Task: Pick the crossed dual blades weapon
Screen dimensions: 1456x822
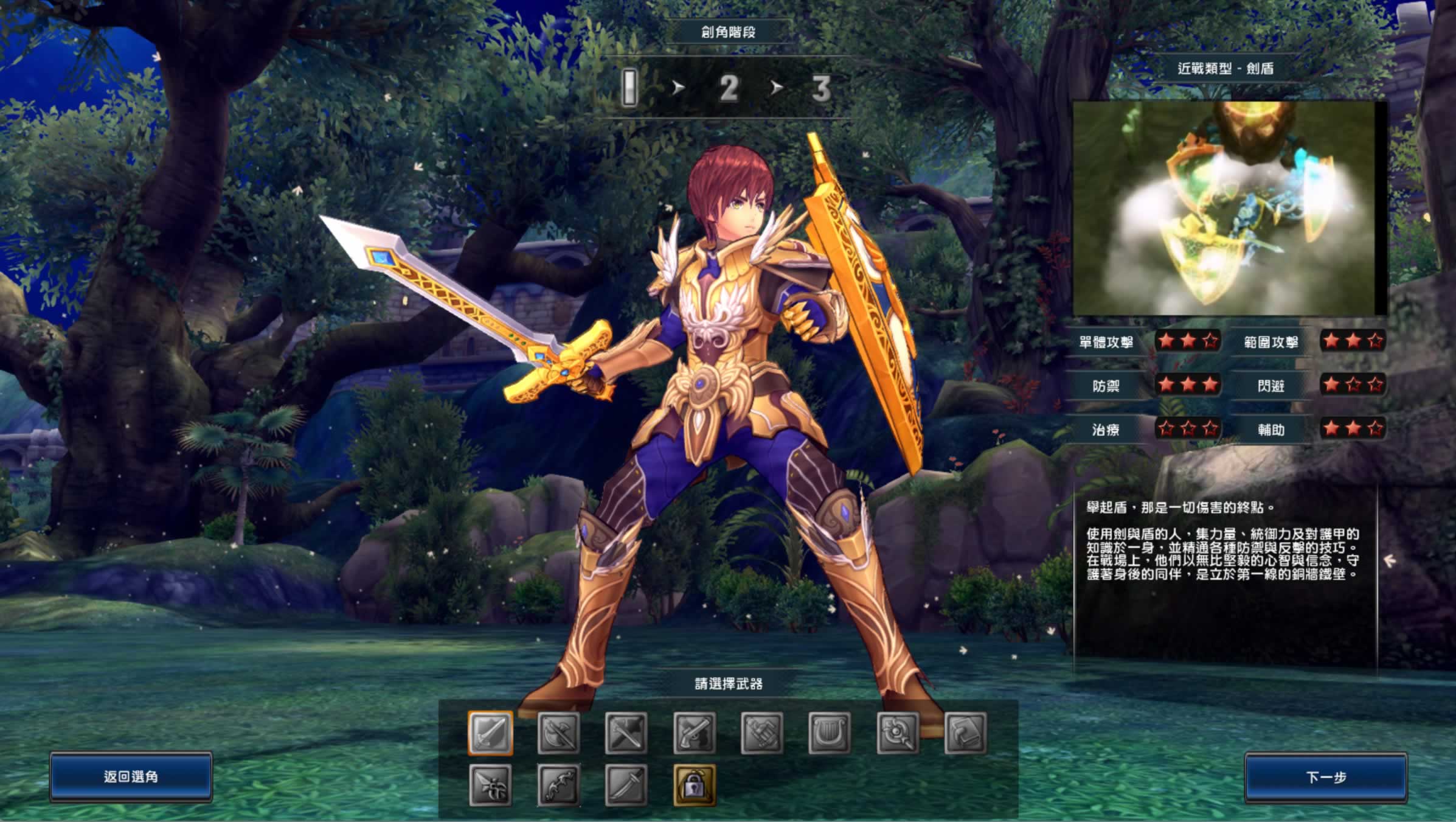Action: click(x=626, y=733)
